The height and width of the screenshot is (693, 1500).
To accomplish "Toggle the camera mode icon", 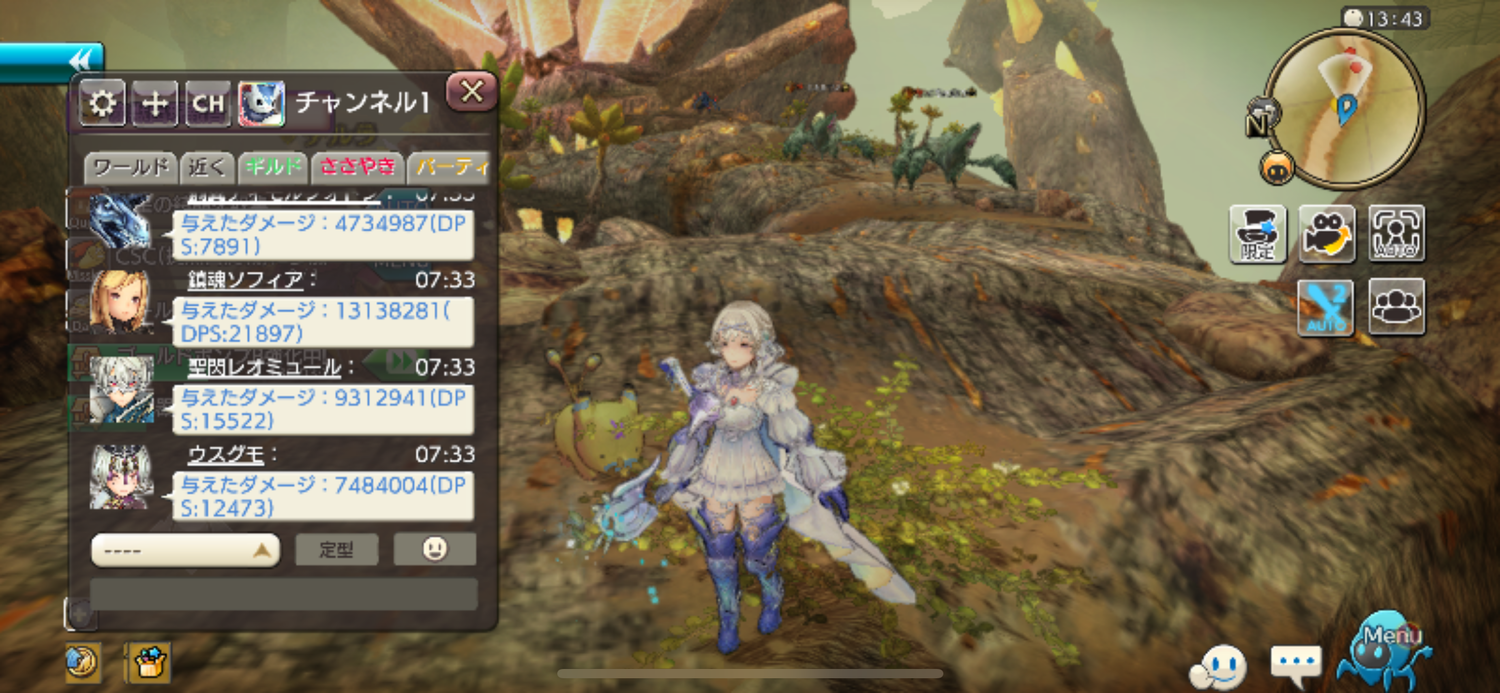I will pos(1326,233).
